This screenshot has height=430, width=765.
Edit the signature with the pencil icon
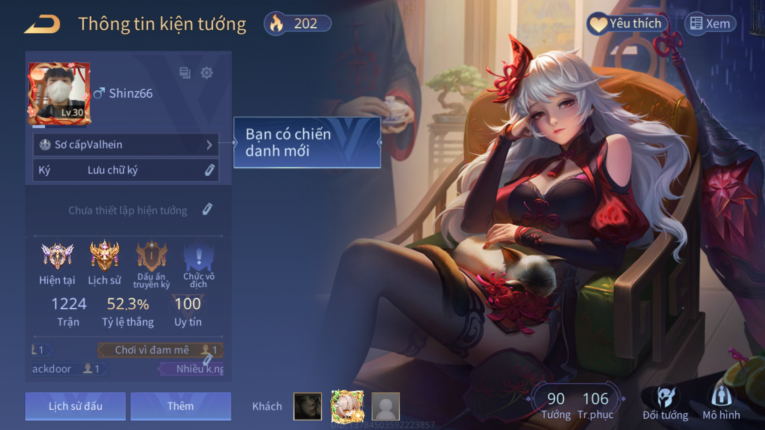tap(209, 170)
